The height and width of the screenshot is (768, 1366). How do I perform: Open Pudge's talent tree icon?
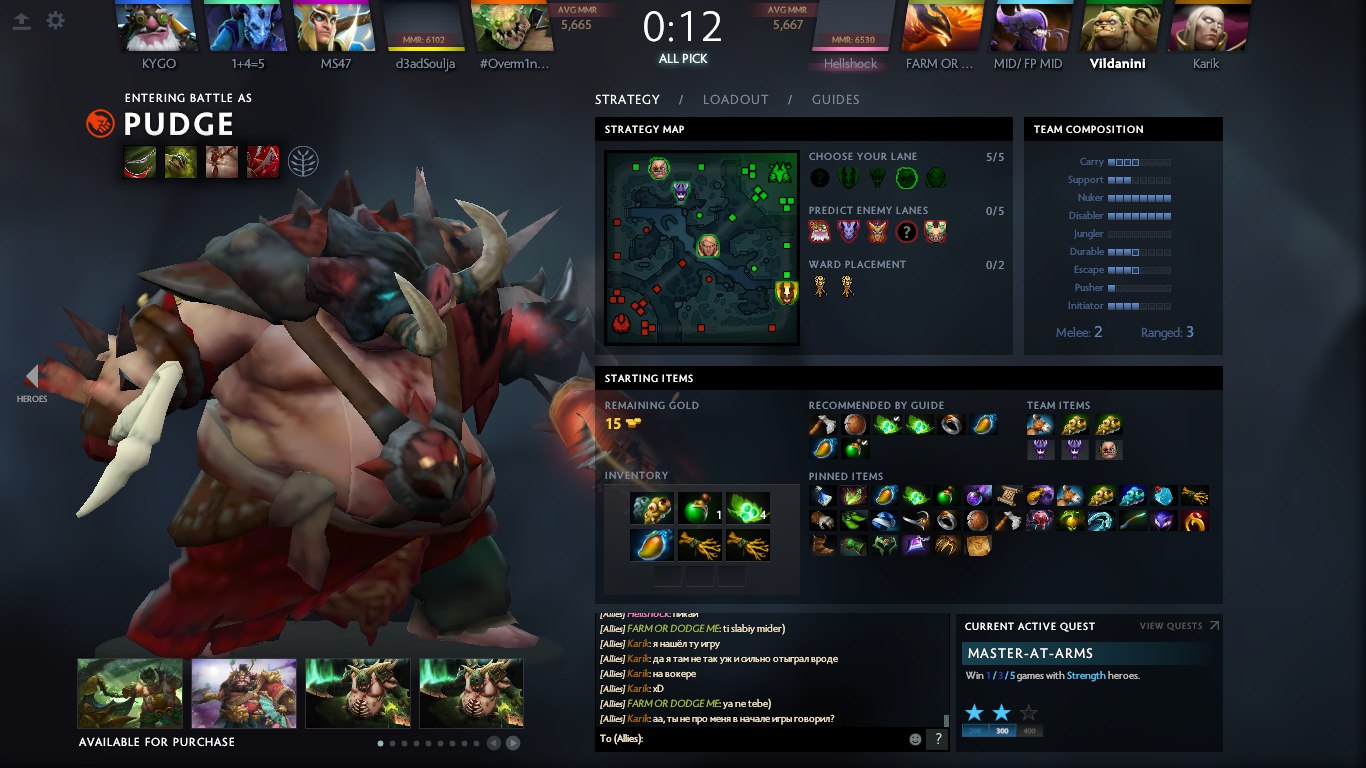pyautogui.click(x=303, y=161)
